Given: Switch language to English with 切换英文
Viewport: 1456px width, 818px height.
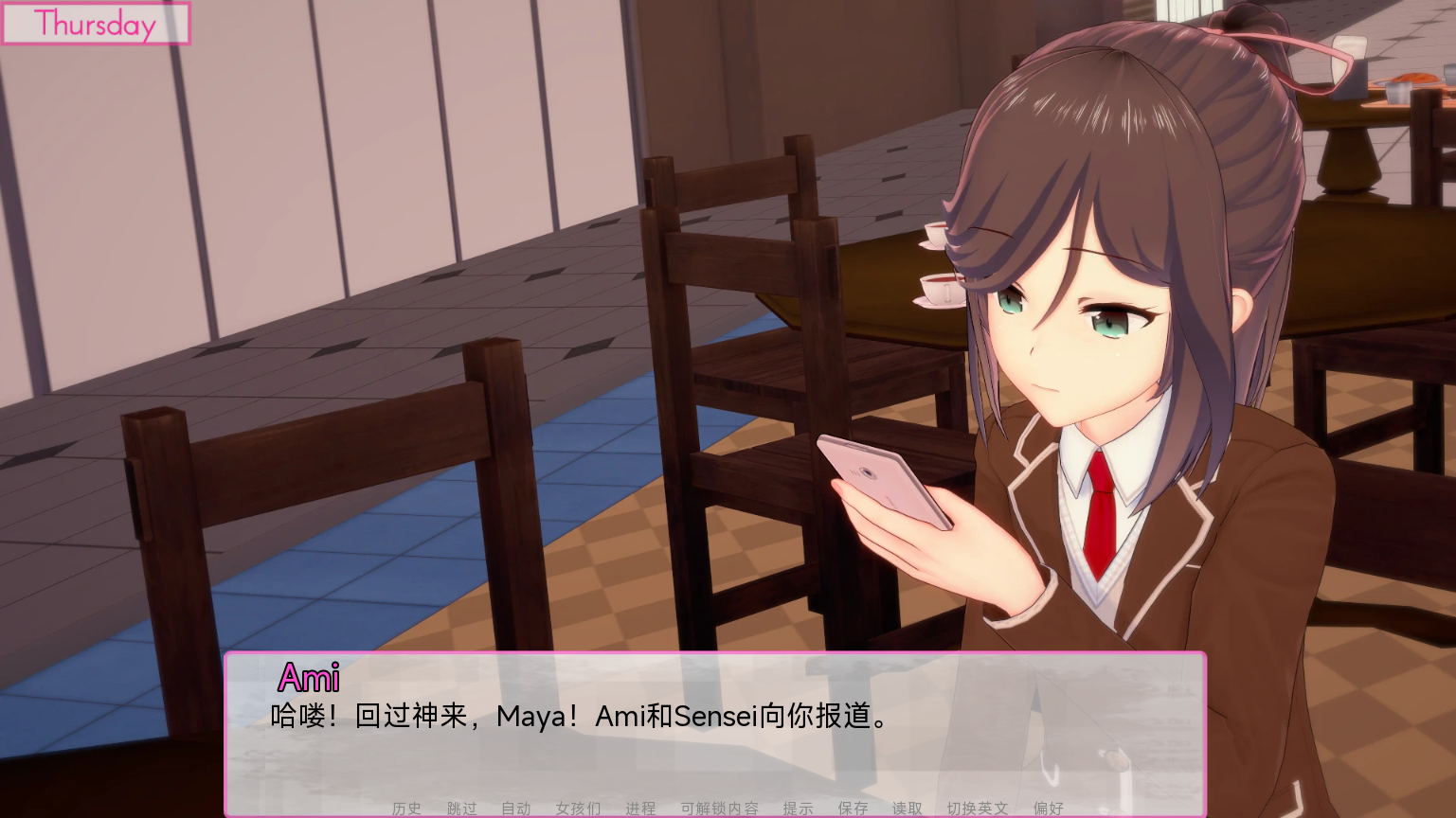Looking at the screenshot, I should (975, 808).
